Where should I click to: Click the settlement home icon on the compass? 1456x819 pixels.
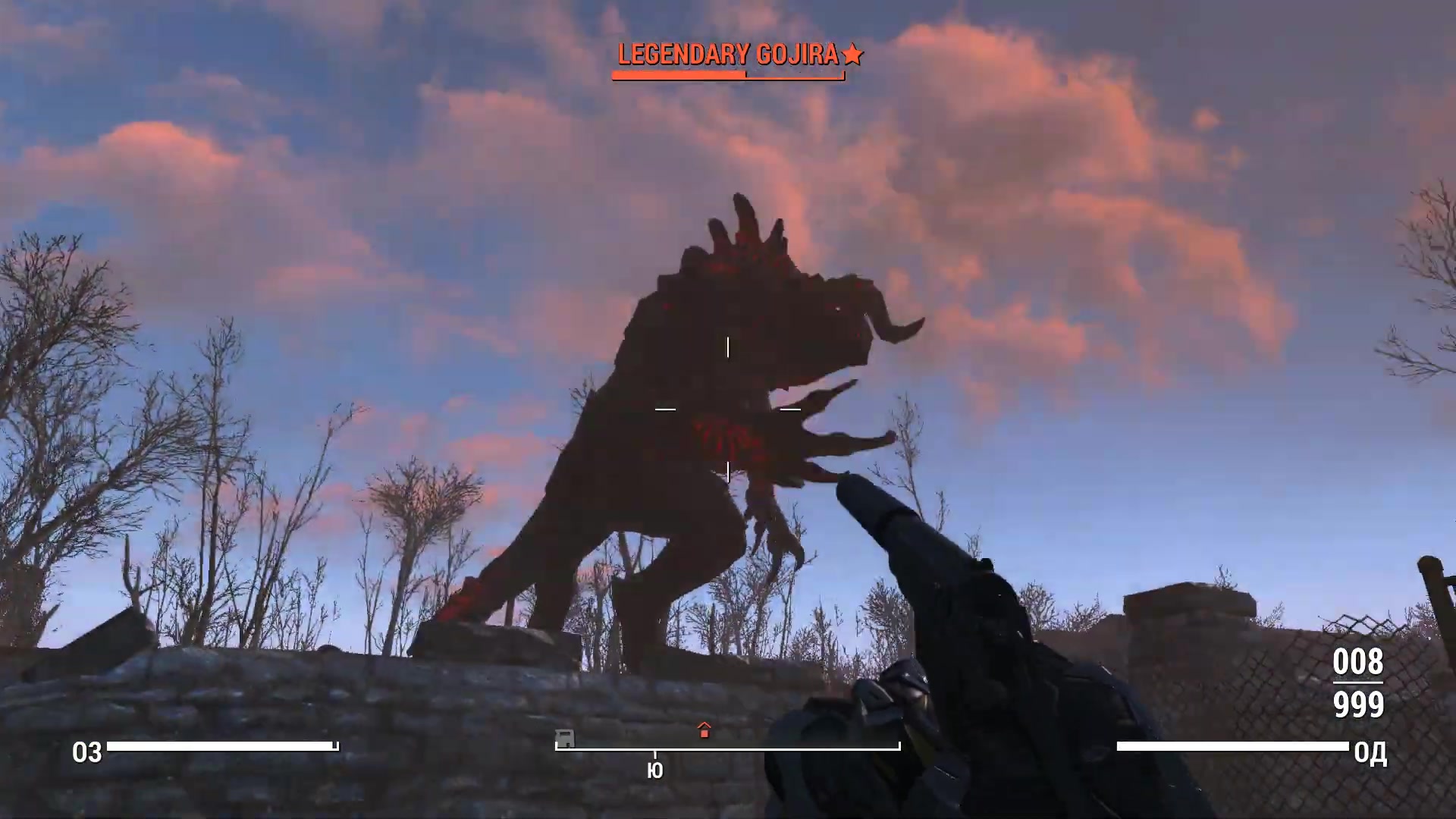click(704, 731)
